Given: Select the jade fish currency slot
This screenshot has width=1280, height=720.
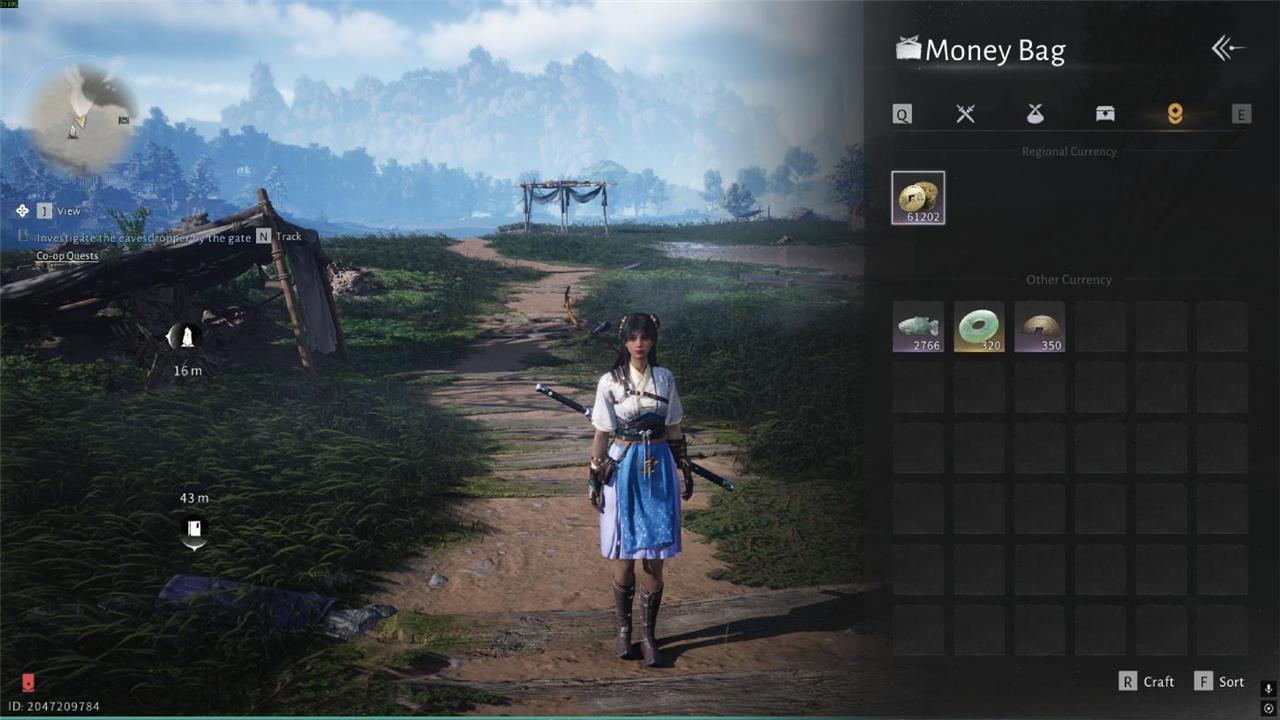Looking at the screenshot, I should 918,327.
